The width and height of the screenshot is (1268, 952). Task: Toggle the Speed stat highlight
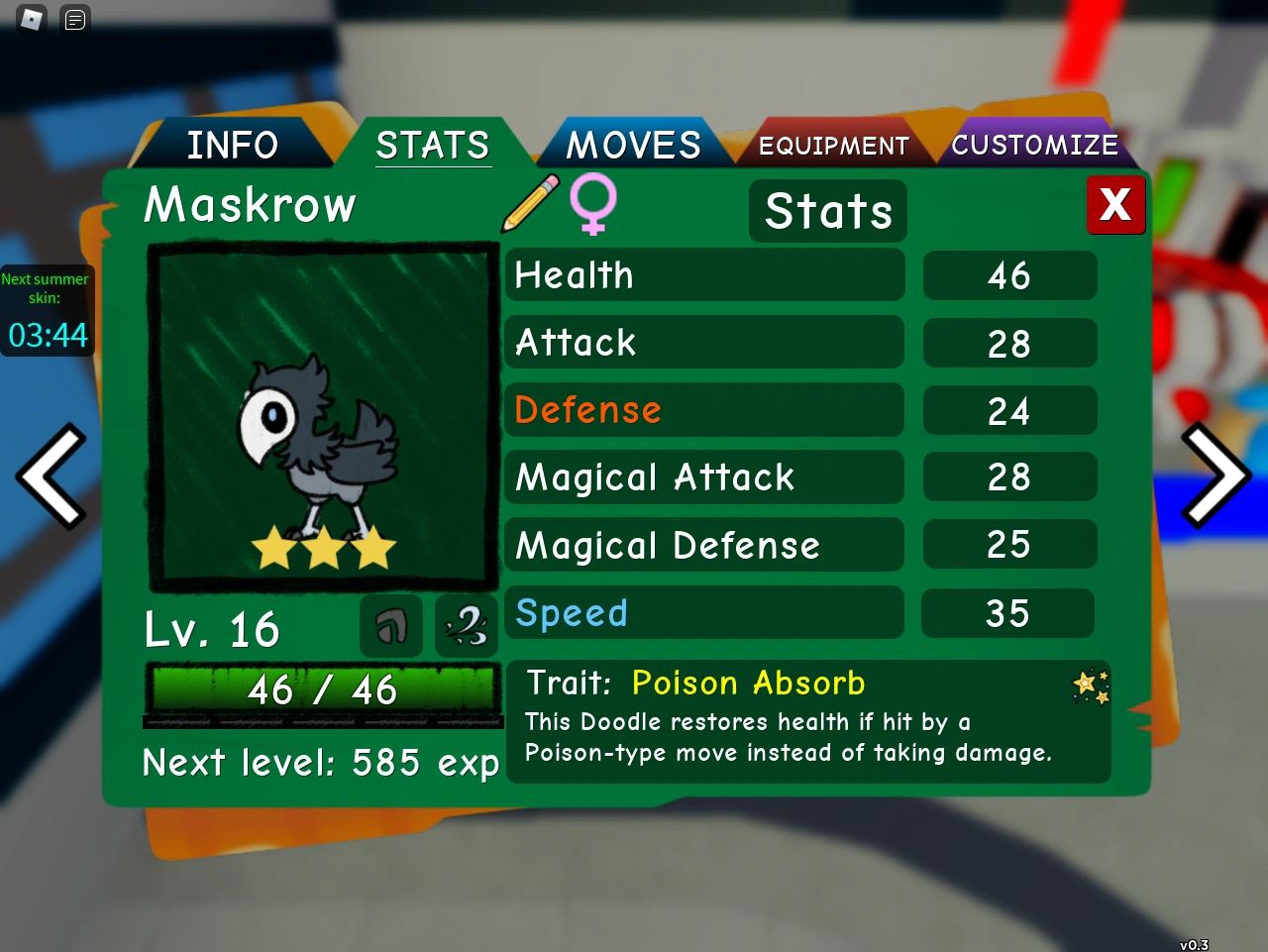[704, 612]
